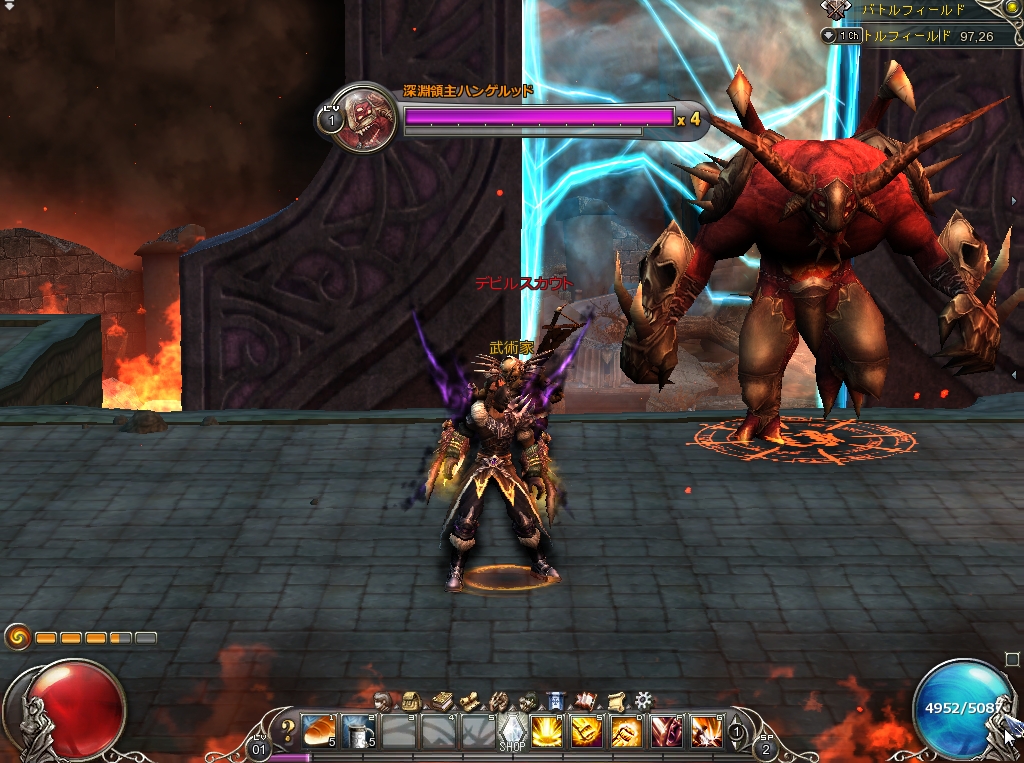Open the handshake social menu icon
Viewport: 1024px width, 763px height.
pos(498,701)
